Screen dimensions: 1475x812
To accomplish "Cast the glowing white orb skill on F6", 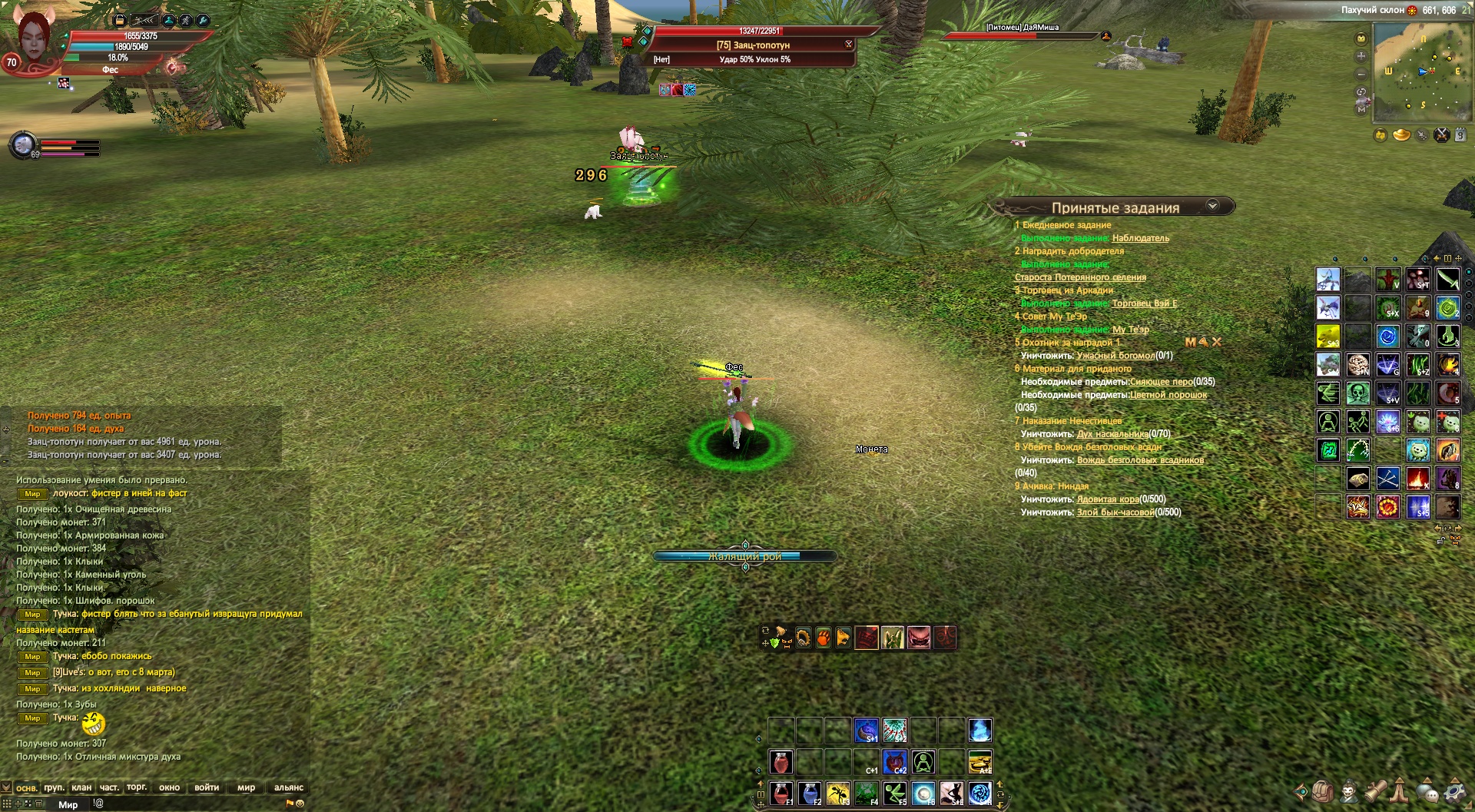I will click(923, 793).
